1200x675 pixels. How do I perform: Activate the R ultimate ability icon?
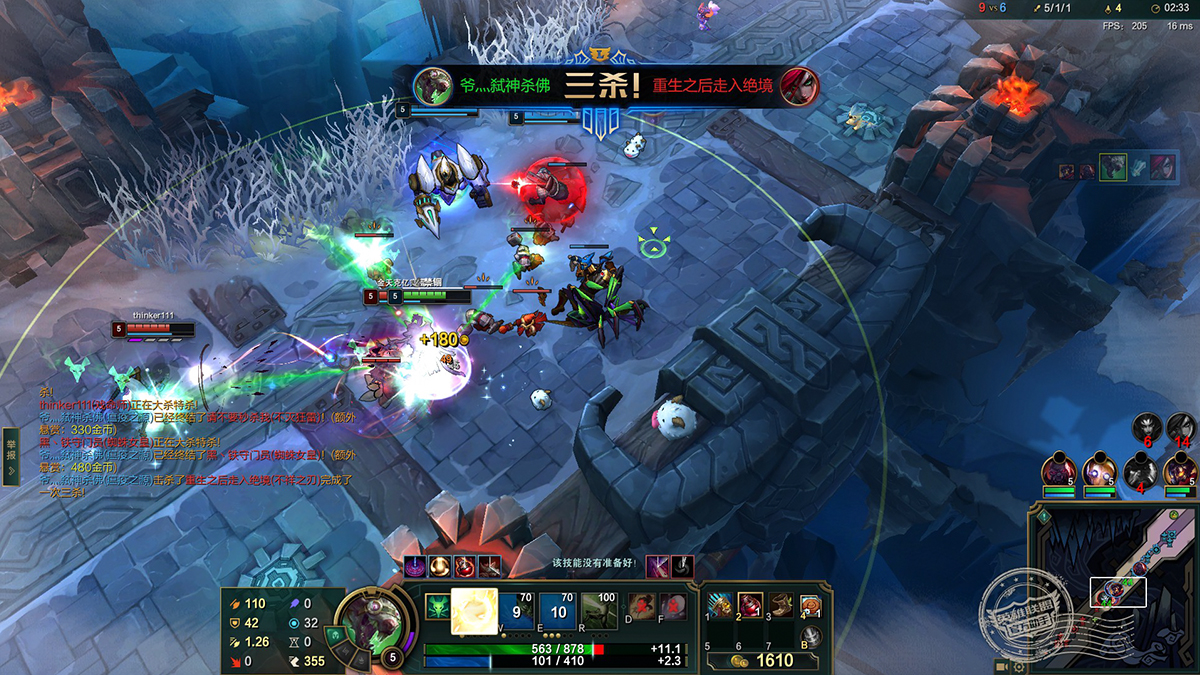click(x=600, y=611)
